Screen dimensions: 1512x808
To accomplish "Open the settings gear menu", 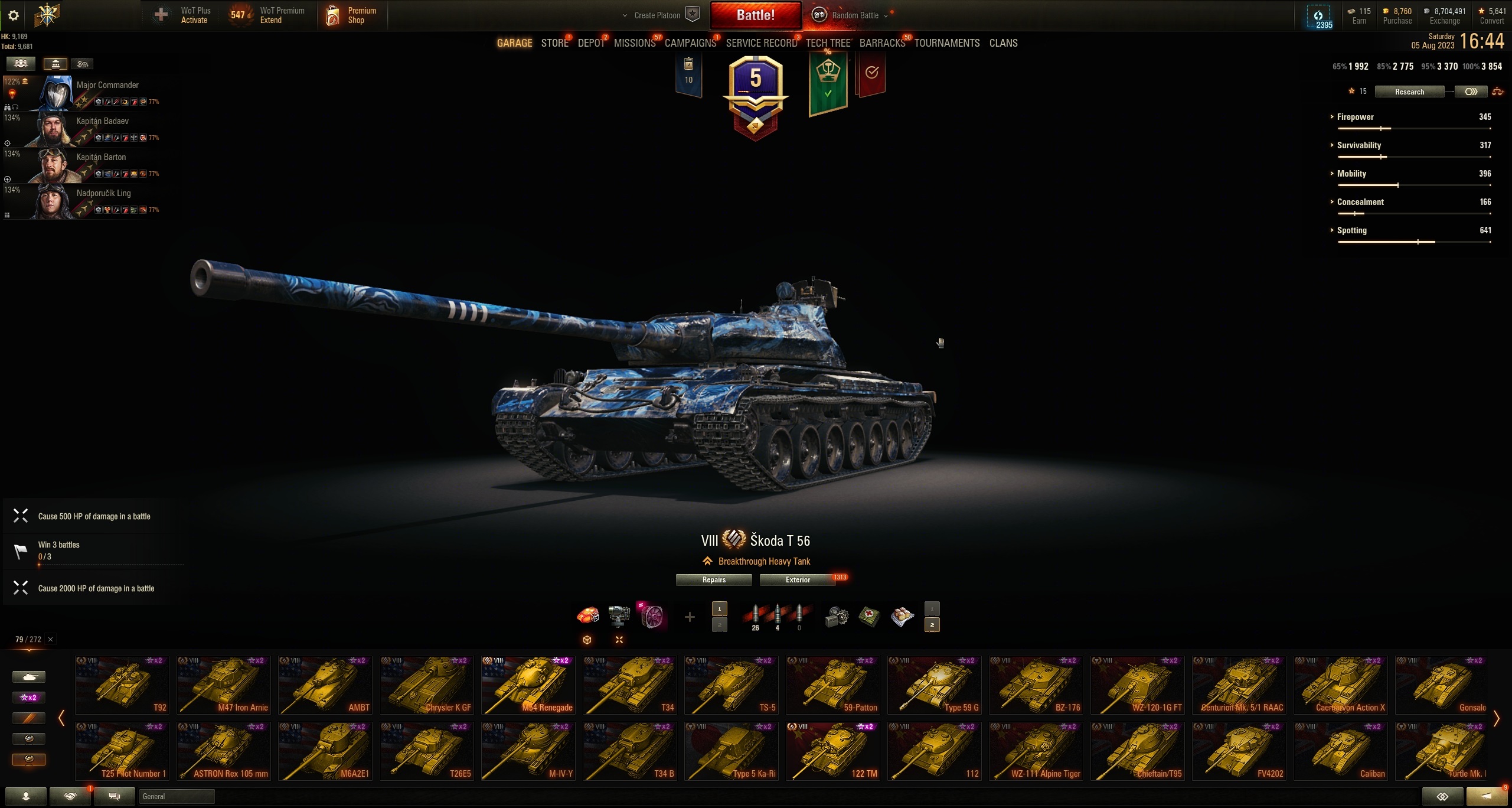I will [14, 15].
